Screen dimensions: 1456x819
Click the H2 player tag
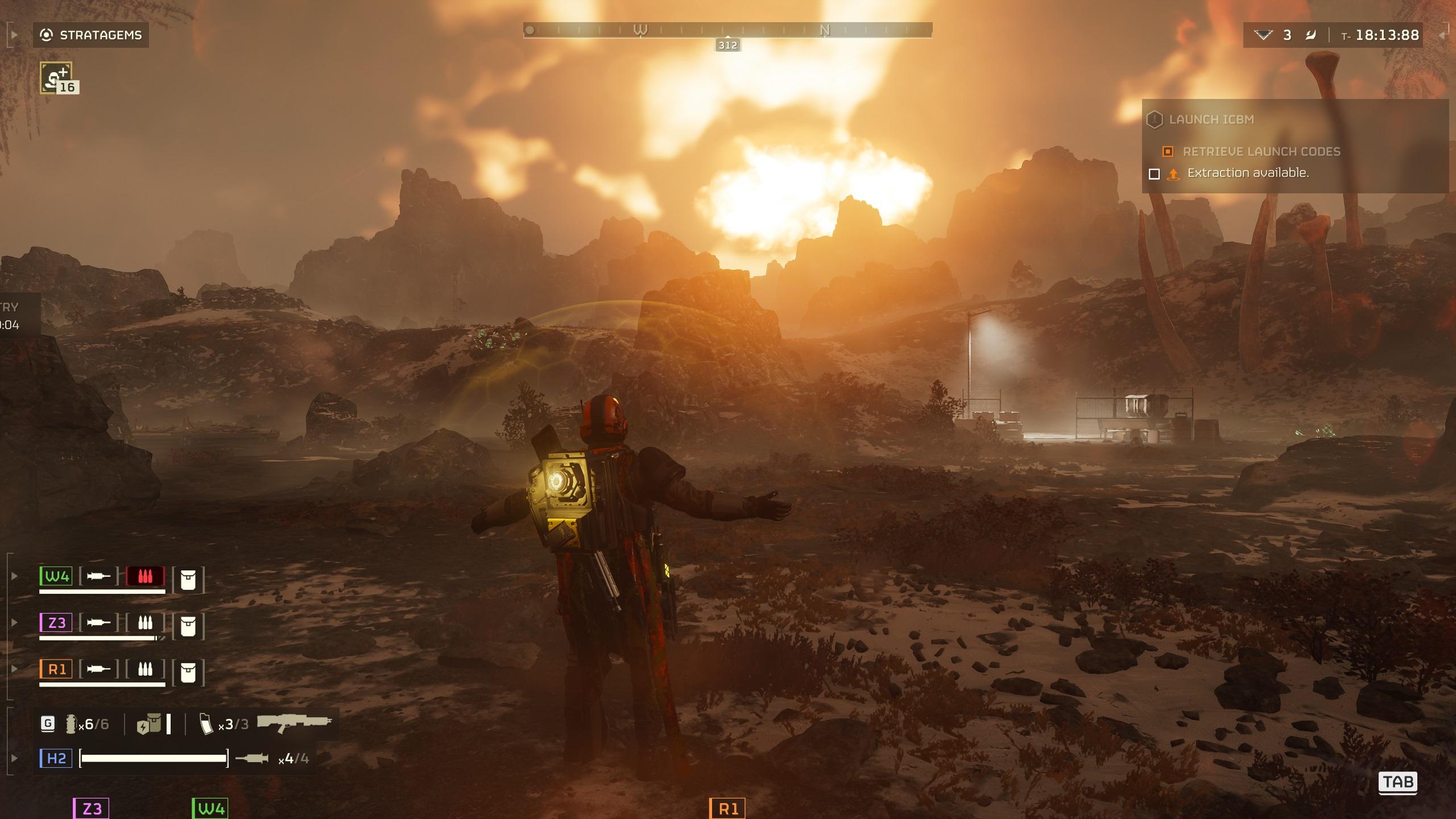point(56,758)
